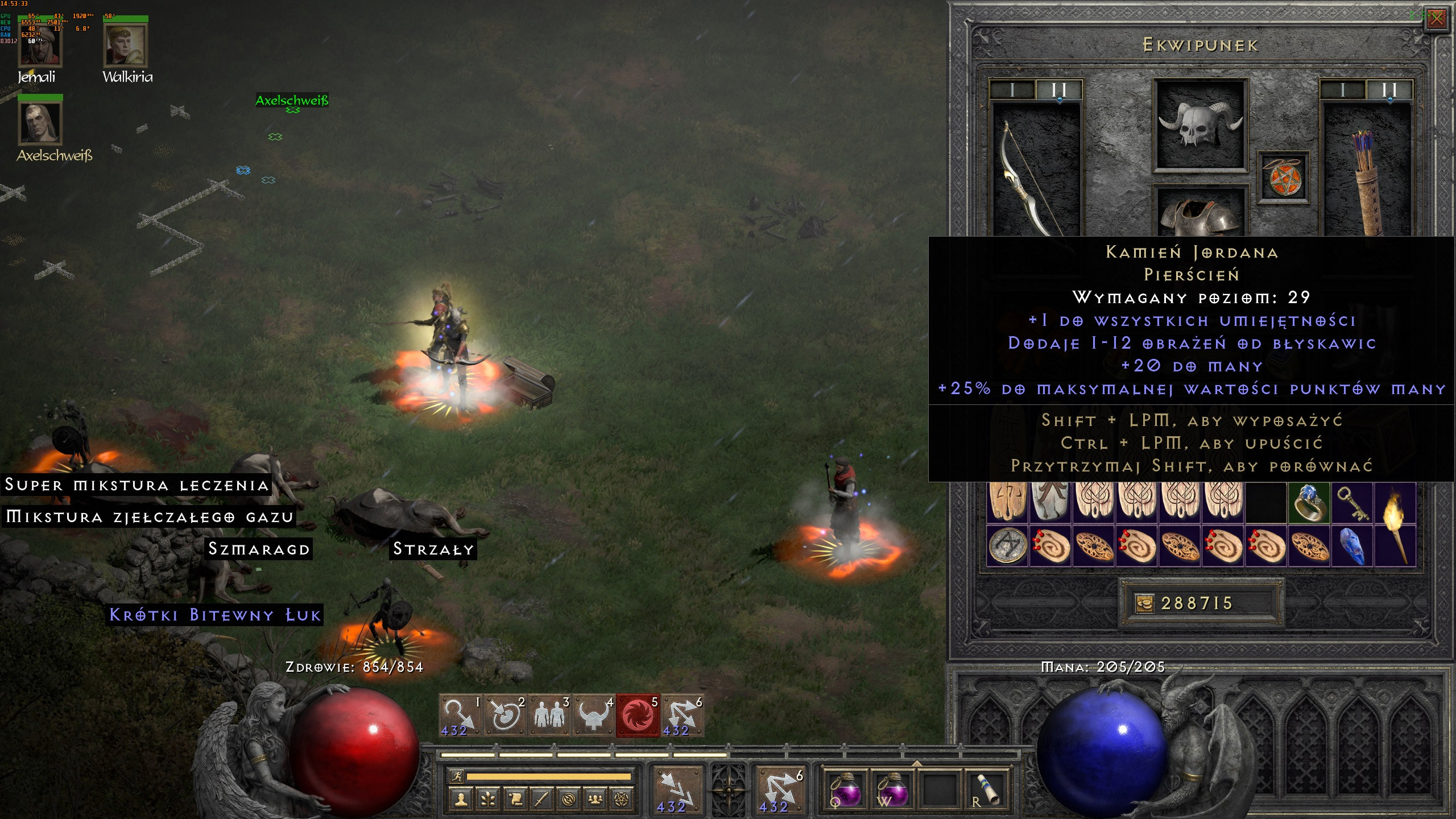Viewport: 1456px width, 819px height.
Task: Open the party screen icon
Action: point(595,800)
